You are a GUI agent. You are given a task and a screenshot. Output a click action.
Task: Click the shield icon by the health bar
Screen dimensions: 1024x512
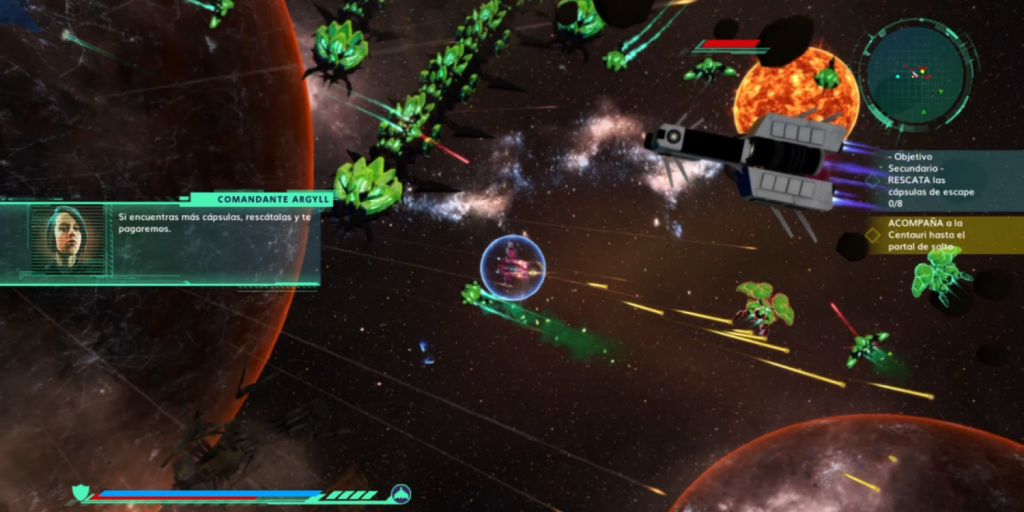[82, 493]
